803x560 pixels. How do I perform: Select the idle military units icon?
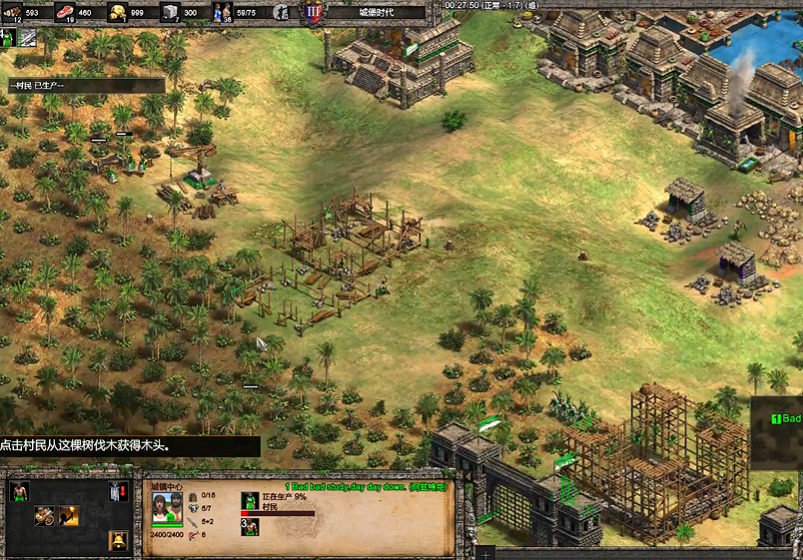(x=281, y=12)
